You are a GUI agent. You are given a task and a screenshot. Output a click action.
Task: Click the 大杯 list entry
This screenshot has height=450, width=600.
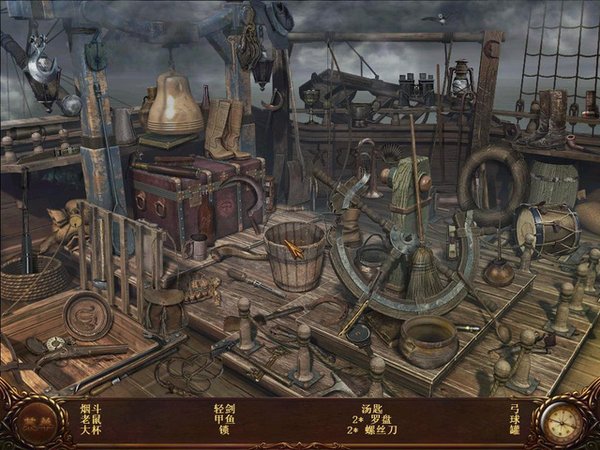(91, 430)
